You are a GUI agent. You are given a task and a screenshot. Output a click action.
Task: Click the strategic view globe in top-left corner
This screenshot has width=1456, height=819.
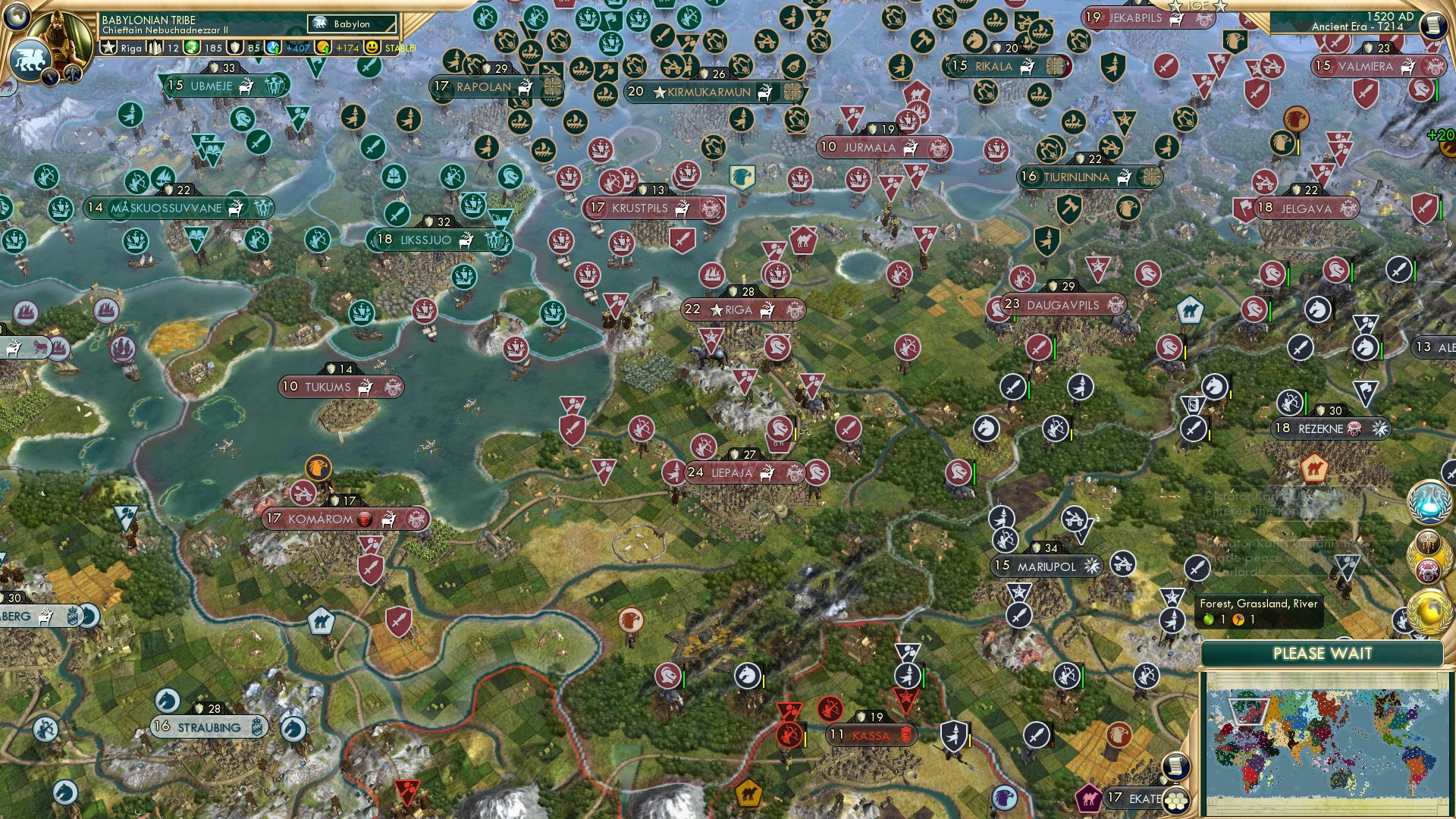tap(16, 17)
